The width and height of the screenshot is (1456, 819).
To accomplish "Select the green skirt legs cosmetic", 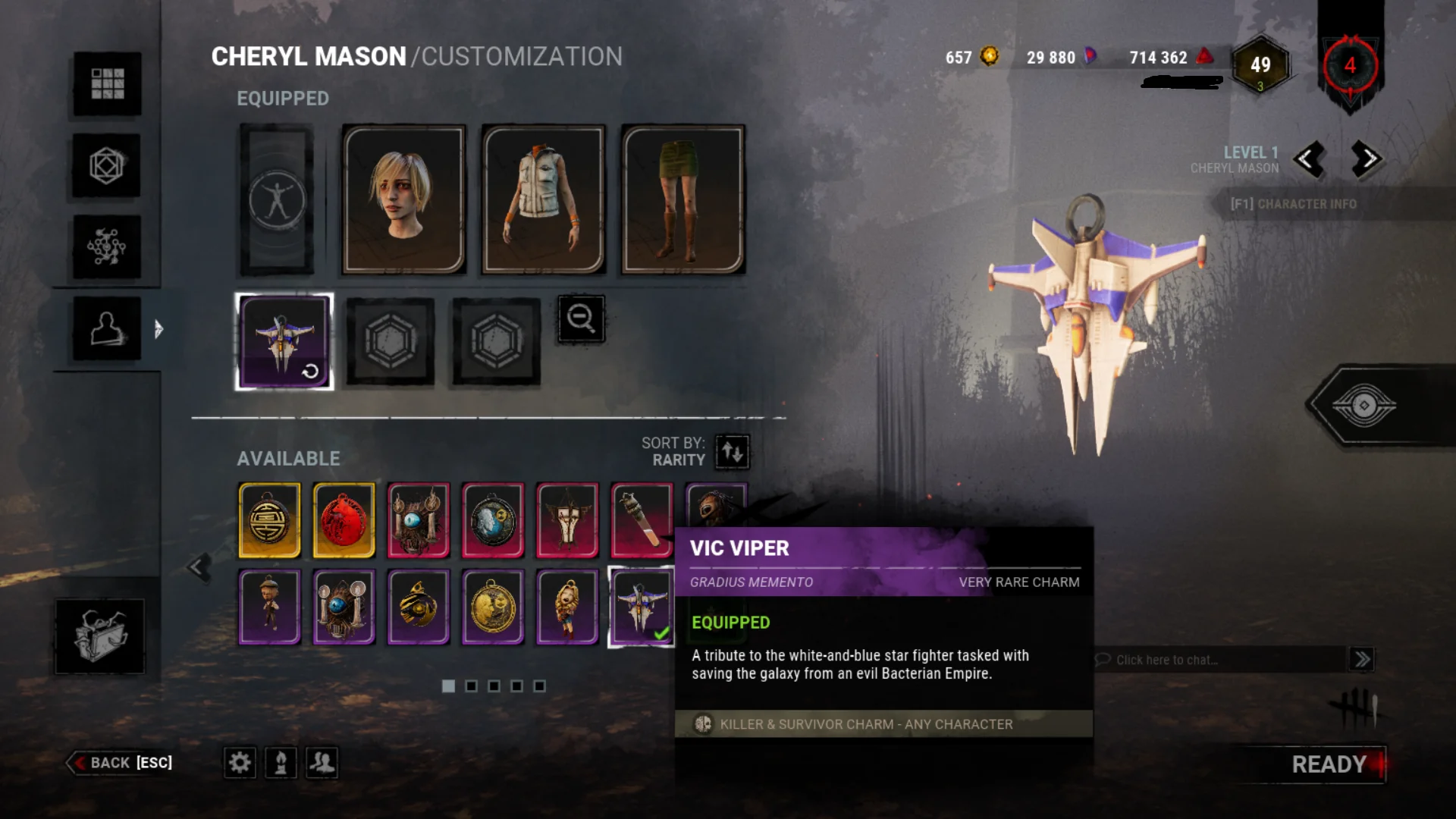I will (682, 199).
